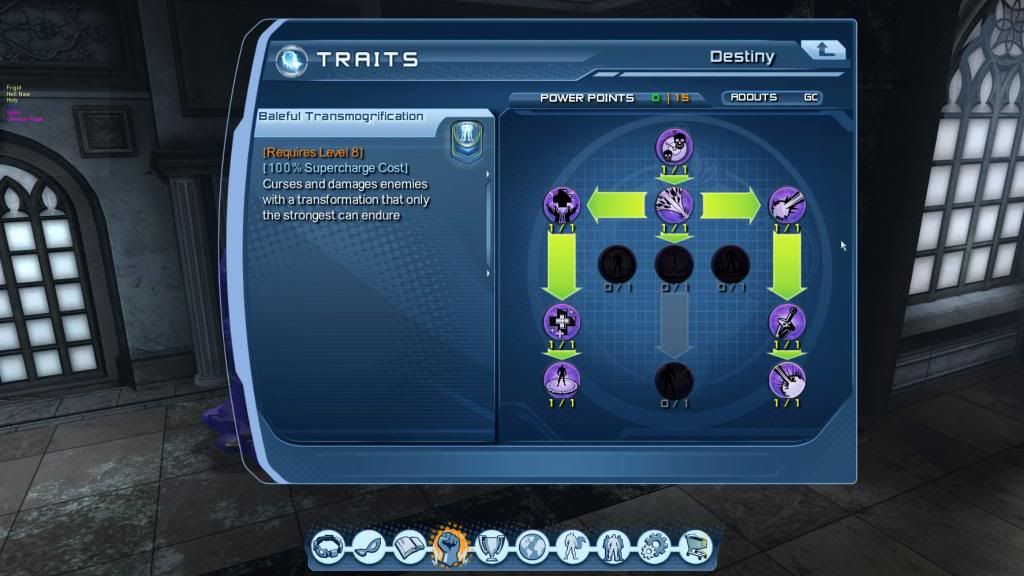Select the raised fist Traits icon
This screenshot has width=1024, height=576.
[450, 546]
